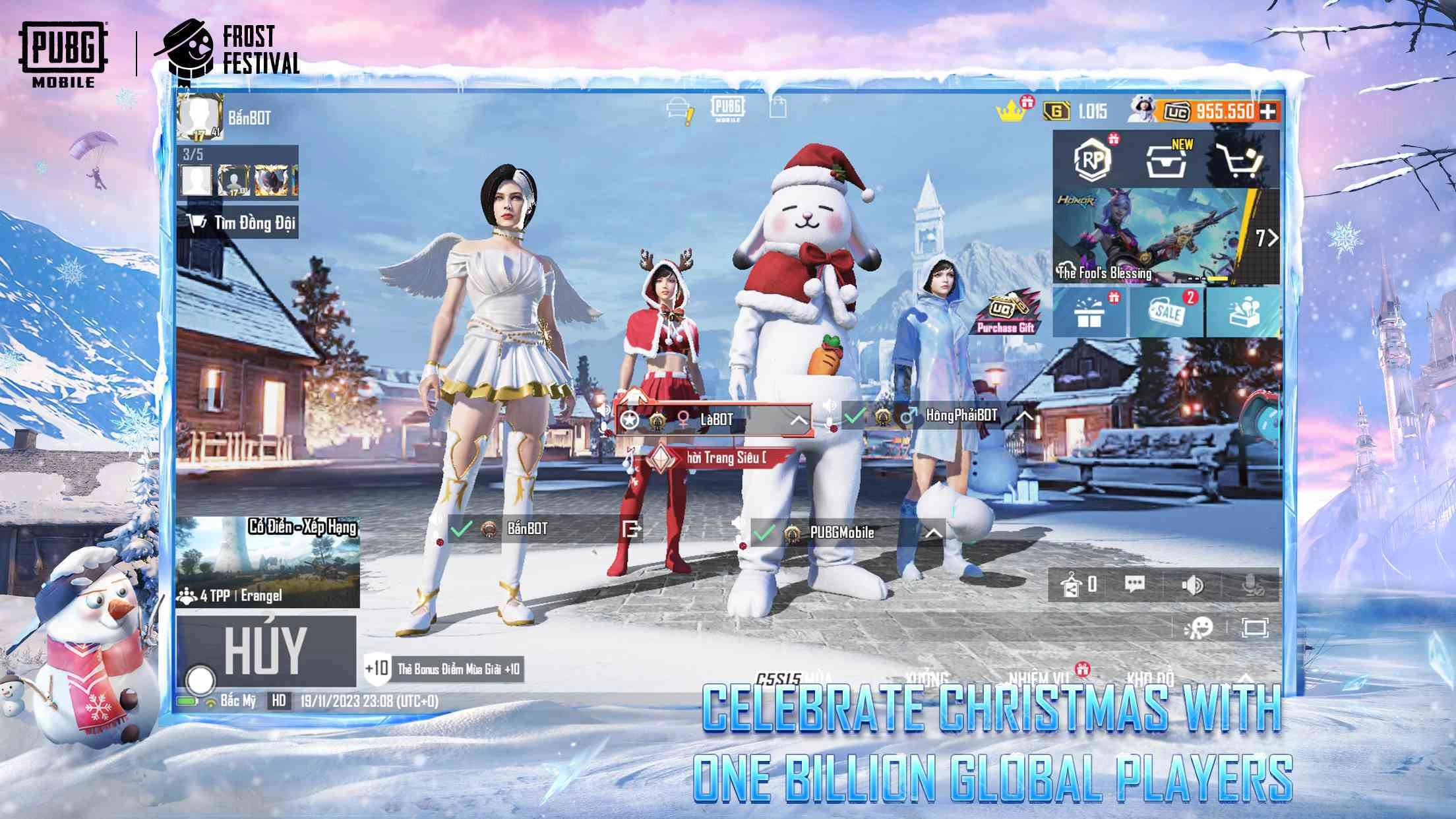Screen dimensions: 1456x819
Task: Toggle ready status beside HồngPhảiBOT
Action: (853, 417)
